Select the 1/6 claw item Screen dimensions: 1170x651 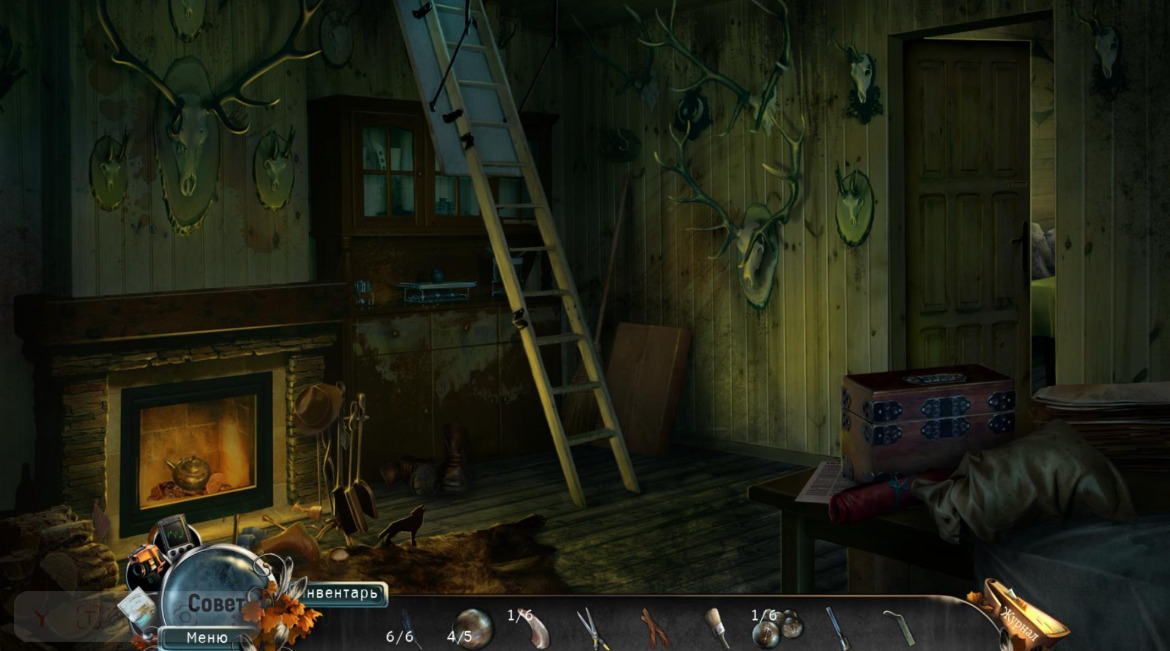535,629
